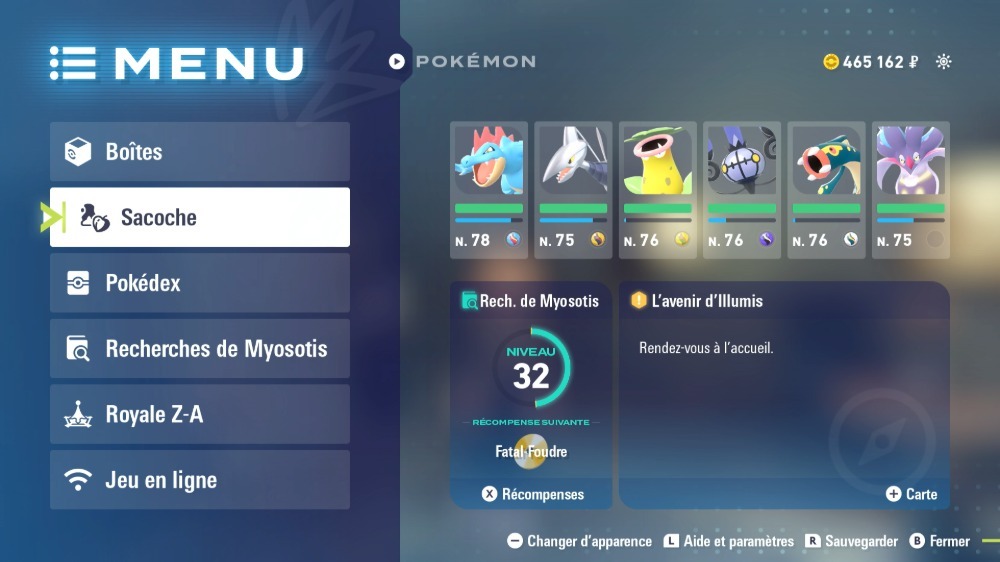Choose Recherches de Myosotis
Image resolution: width=1000 pixels, height=562 pixels.
coord(200,349)
